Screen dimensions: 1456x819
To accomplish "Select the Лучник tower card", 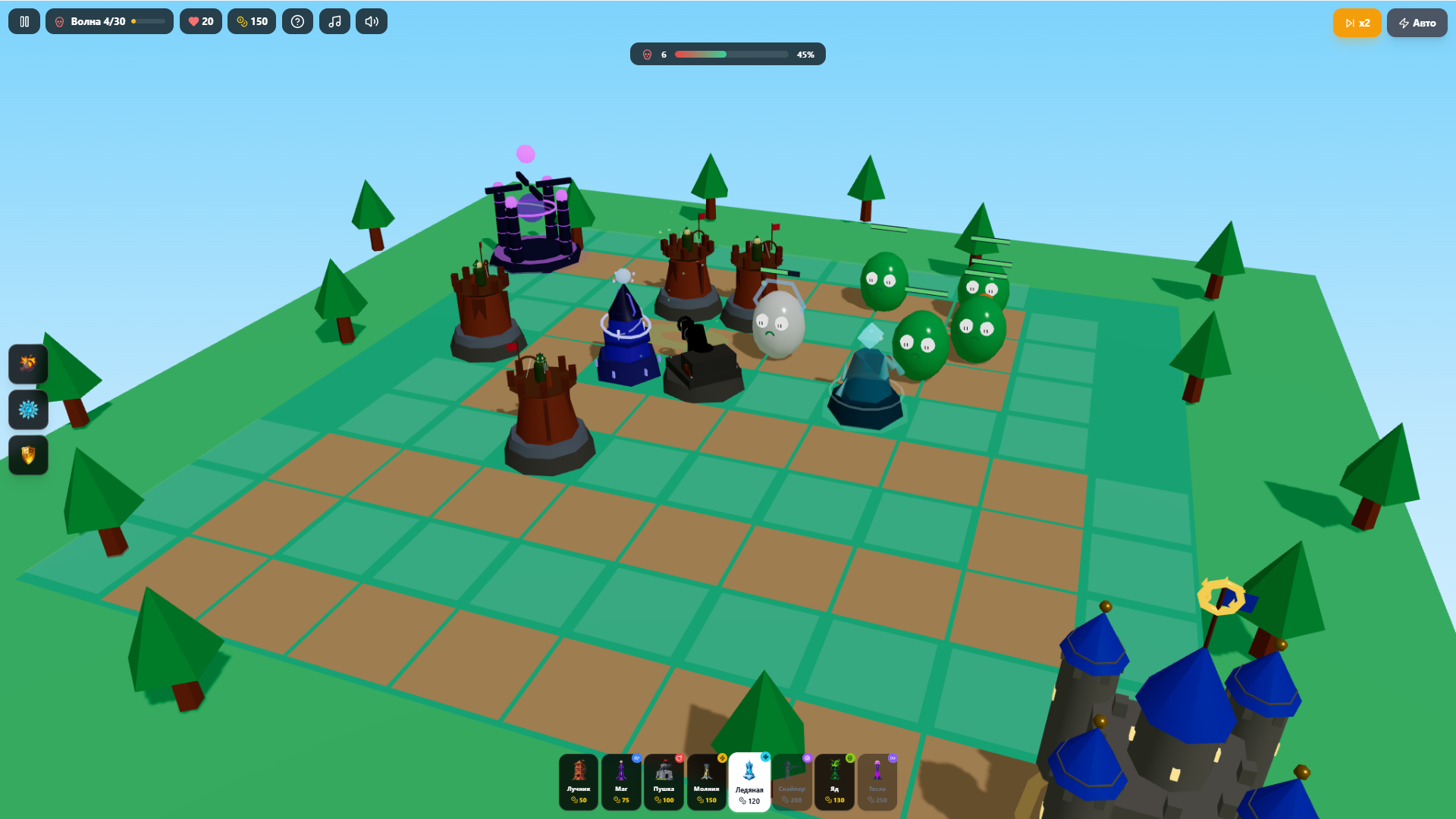I will tap(579, 783).
